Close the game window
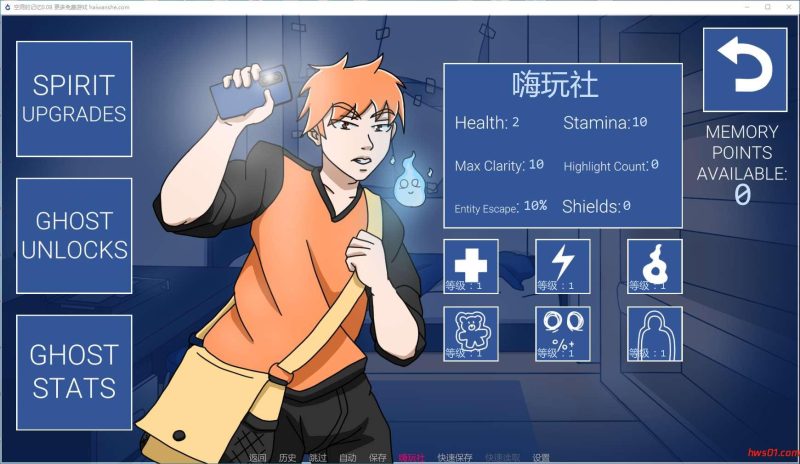The width and height of the screenshot is (800, 464). tap(783, 6)
